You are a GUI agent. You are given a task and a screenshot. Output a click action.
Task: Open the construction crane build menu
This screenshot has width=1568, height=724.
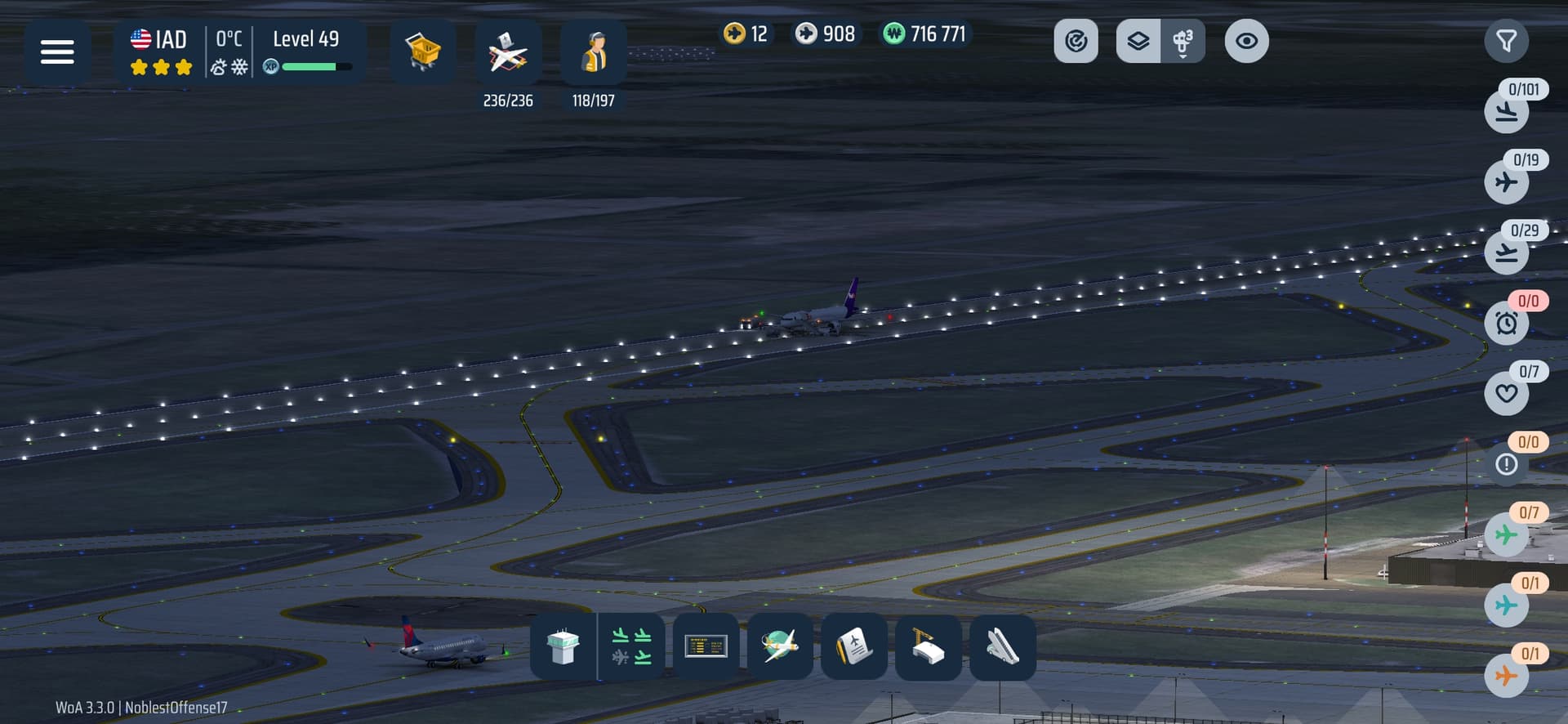tap(928, 646)
